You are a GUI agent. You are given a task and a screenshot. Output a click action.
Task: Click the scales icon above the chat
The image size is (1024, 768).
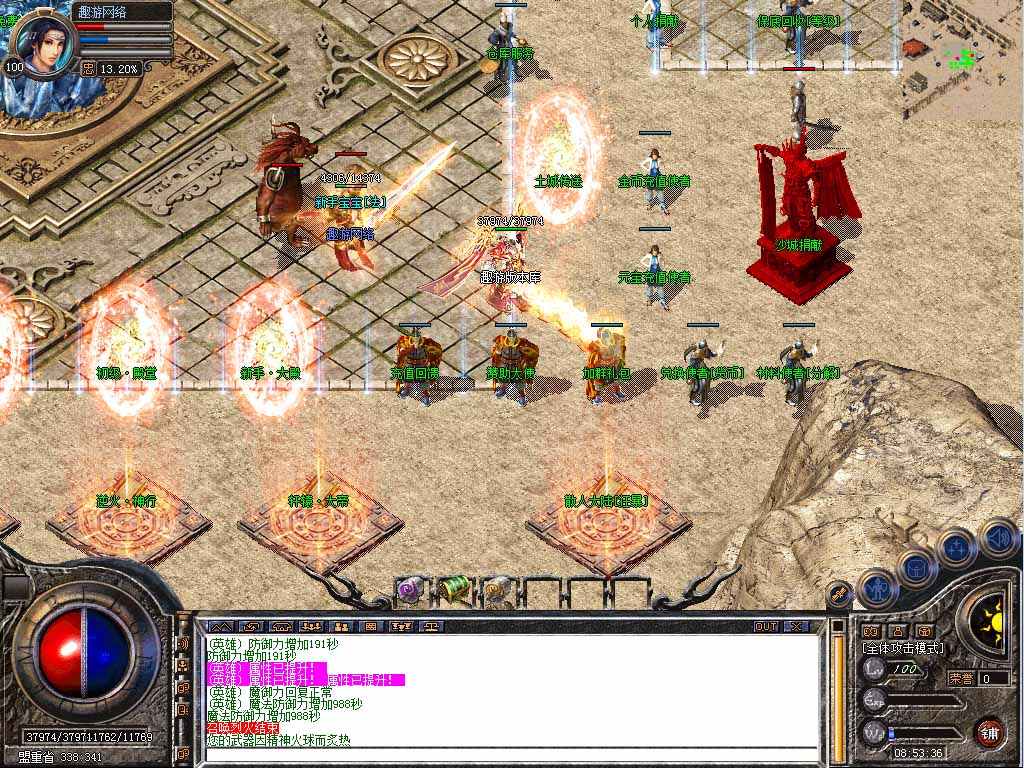tap(432, 626)
